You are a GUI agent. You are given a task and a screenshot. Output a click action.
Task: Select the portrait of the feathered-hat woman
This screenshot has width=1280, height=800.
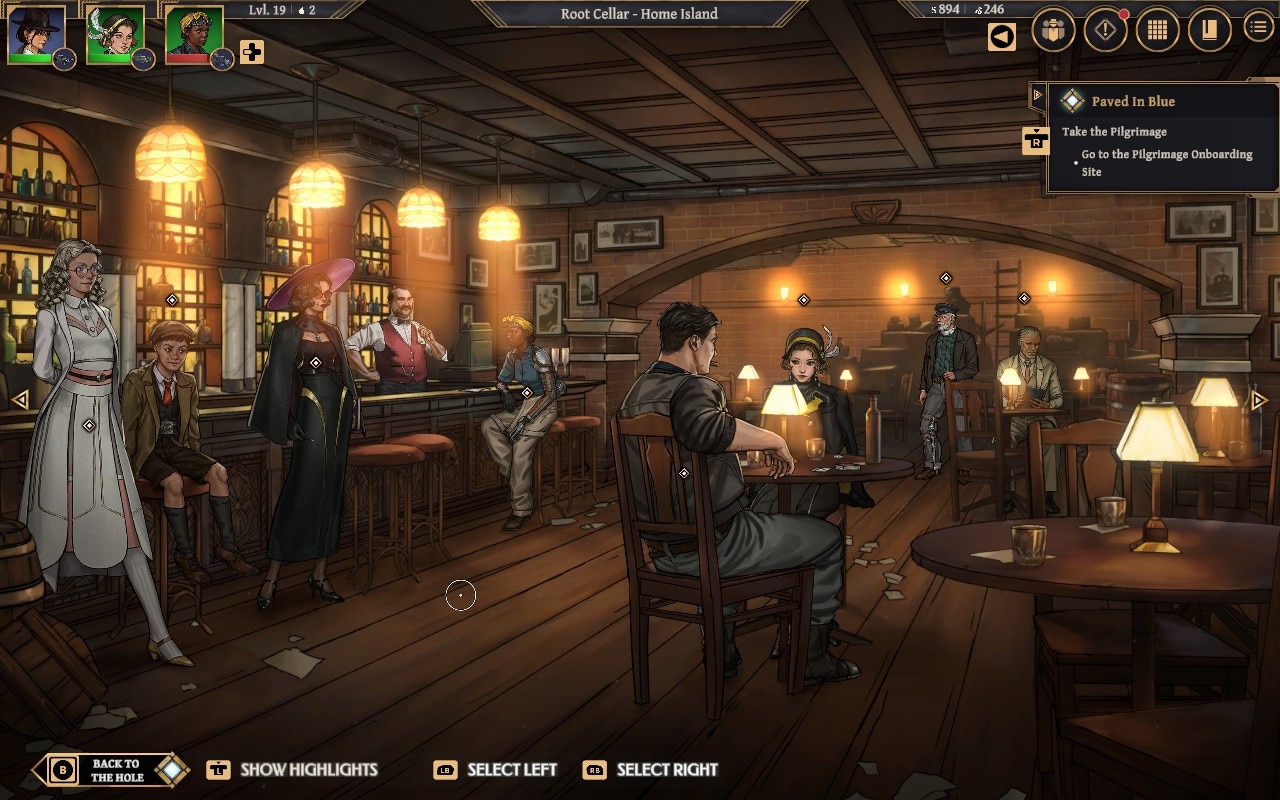[115, 33]
